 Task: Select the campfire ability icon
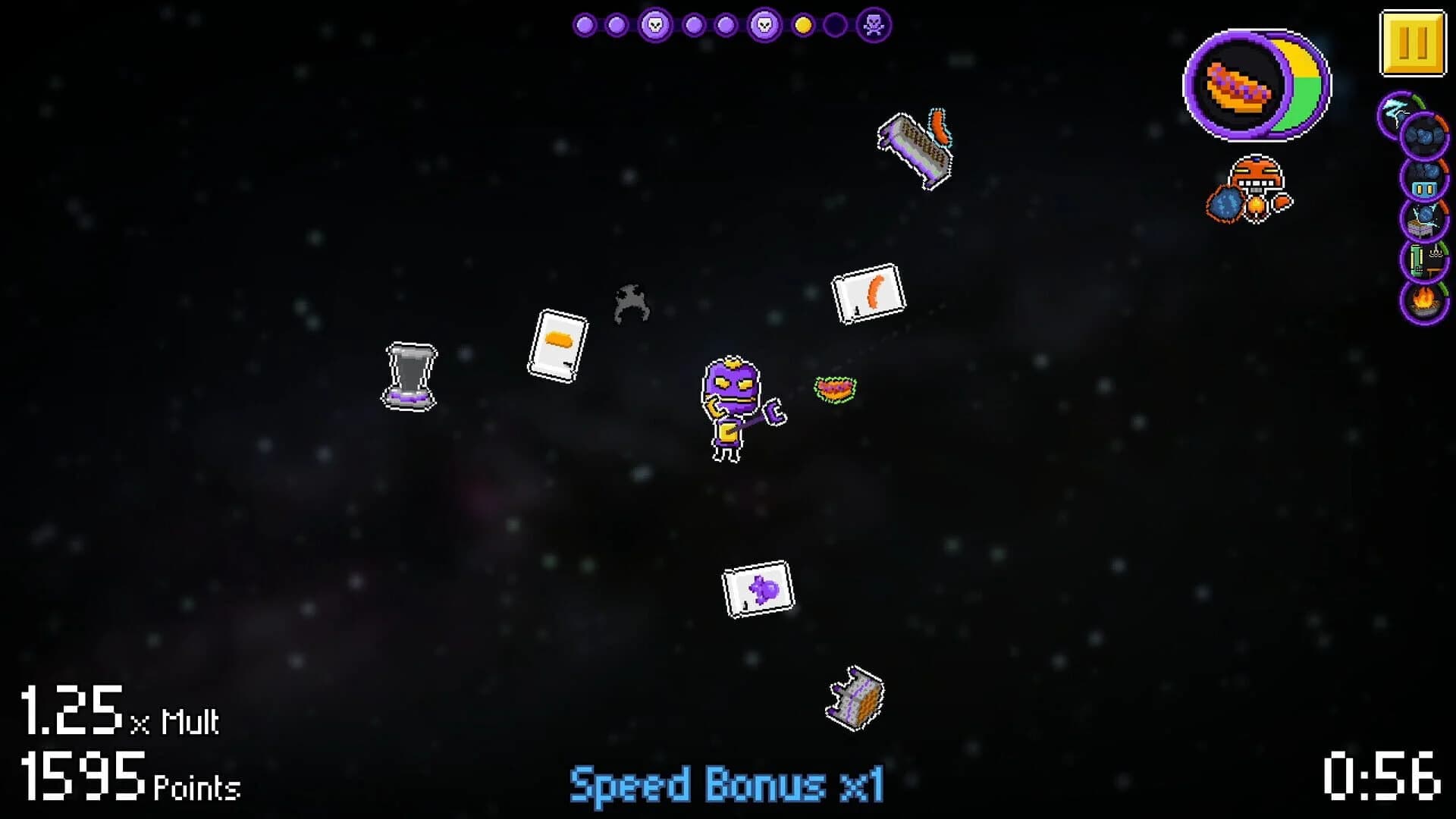pos(1423,301)
